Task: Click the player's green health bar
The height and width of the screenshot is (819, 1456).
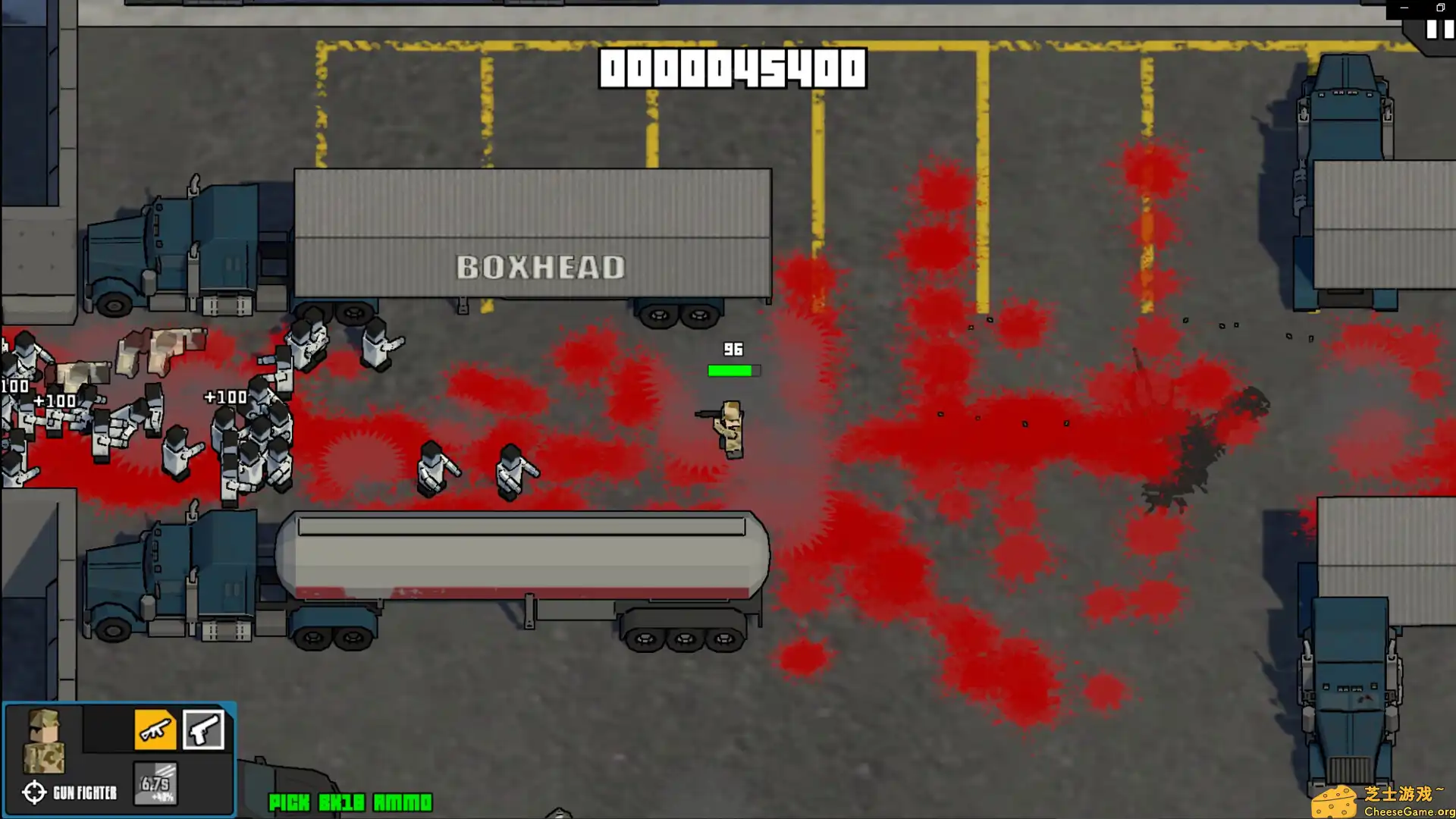Action: 733,370
